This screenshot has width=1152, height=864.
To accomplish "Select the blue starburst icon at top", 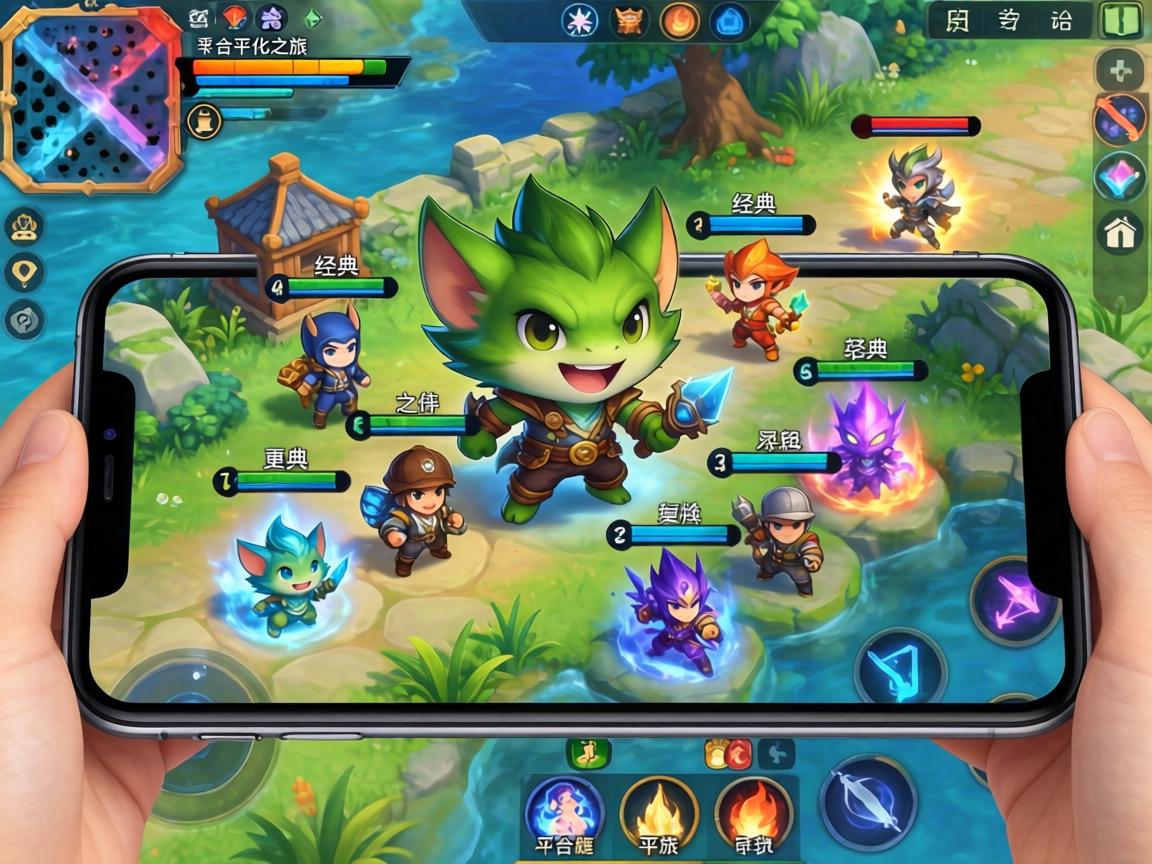I will 580,20.
